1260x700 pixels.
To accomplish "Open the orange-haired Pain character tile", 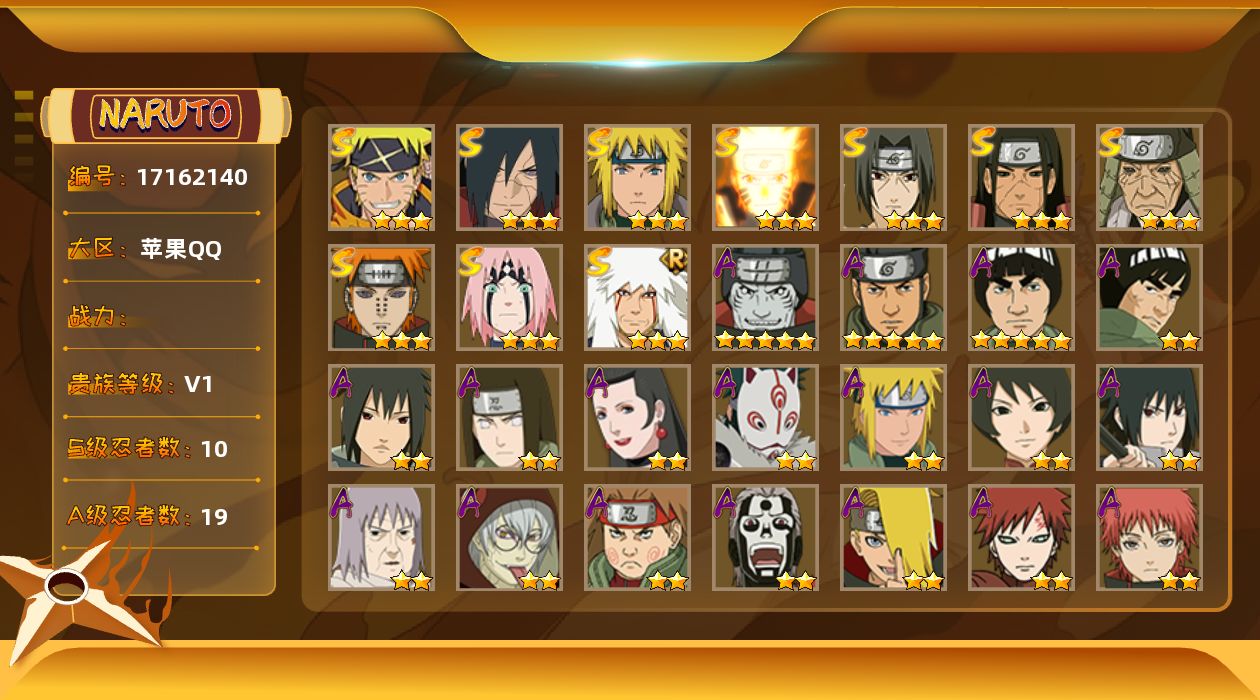I will [x=381, y=297].
